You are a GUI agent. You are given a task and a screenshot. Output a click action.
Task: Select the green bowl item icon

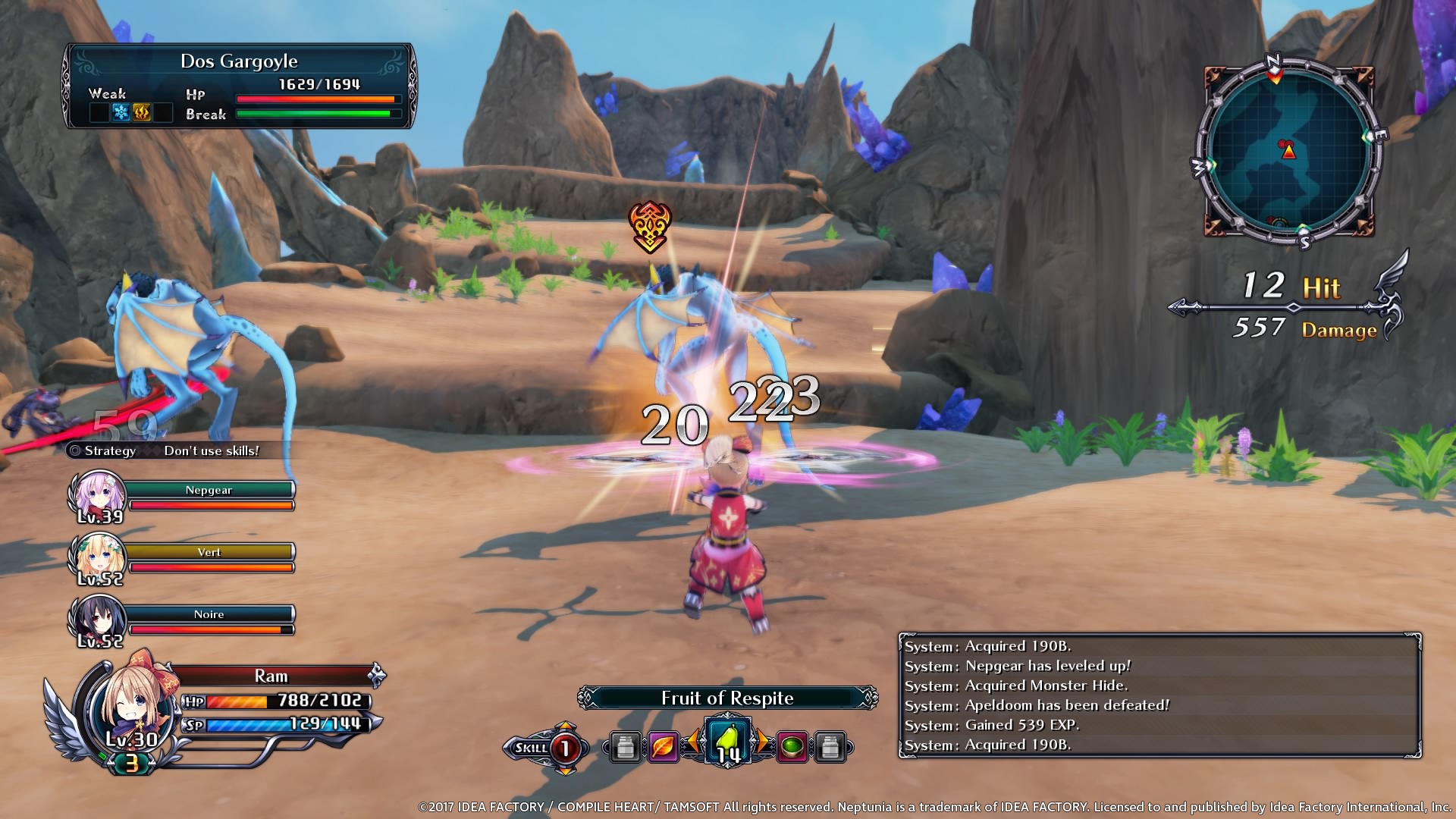[790, 745]
